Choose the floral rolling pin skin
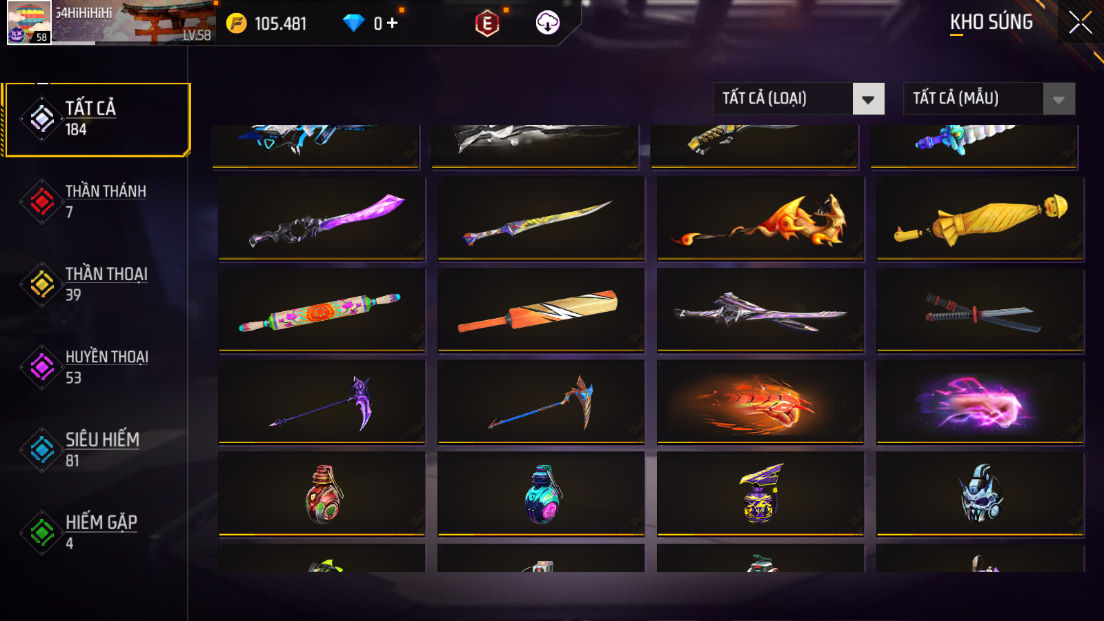Image resolution: width=1104 pixels, height=621 pixels. click(322, 310)
